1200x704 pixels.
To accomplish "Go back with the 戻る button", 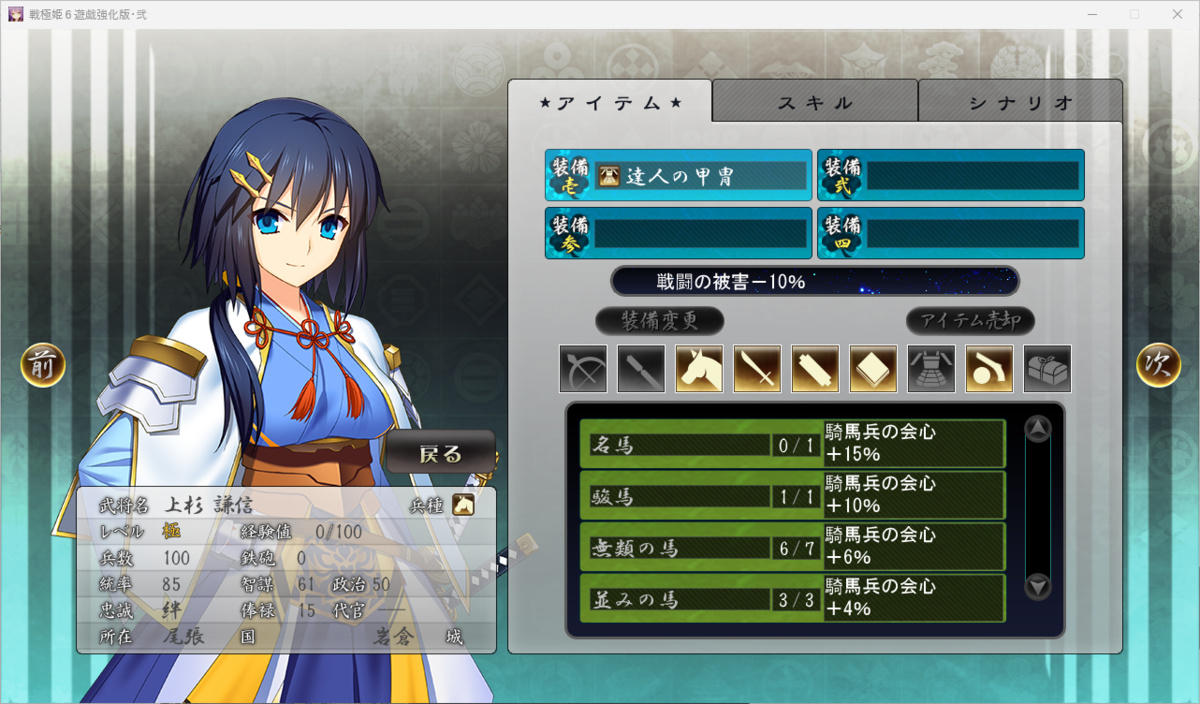I will pyautogui.click(x=441, y=453).
